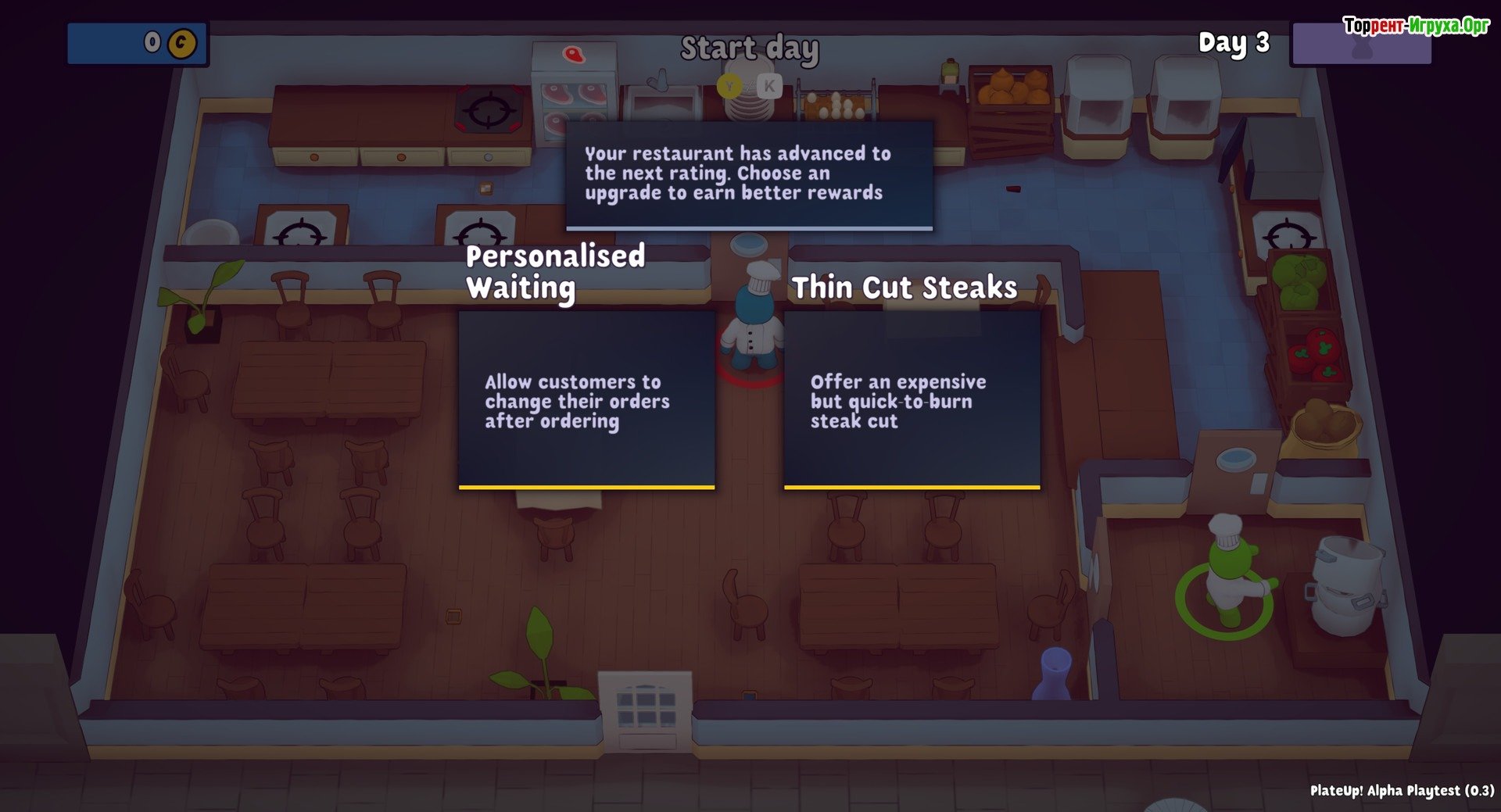Select the Thin Cut Steaks upgrade card
Viewport: 1501px width, 812px height.
point(912,399)
